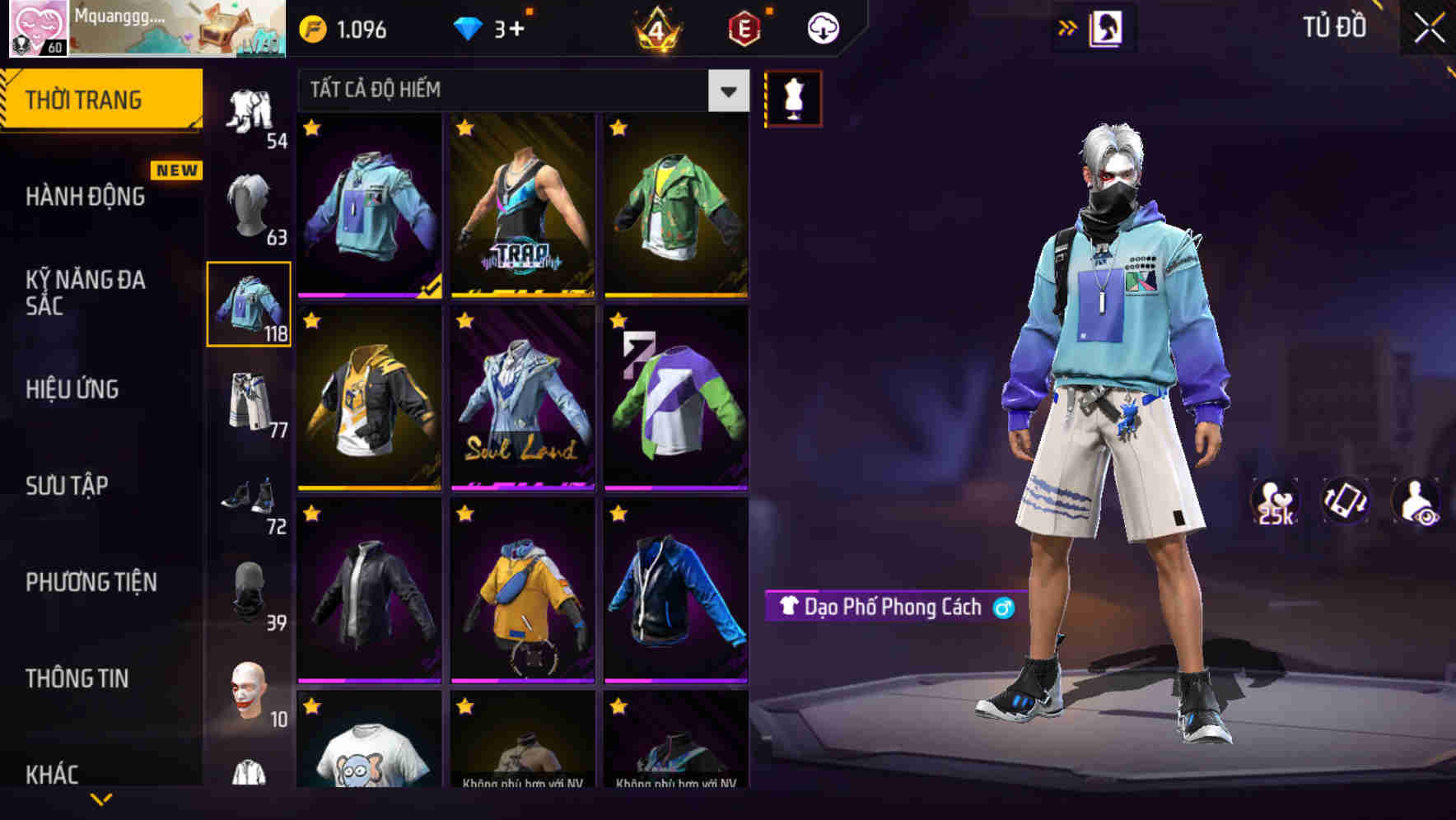This screenshot has width=1456, height=820.
Task: Select the Soul Land jacket thumbnail
Action: tap(521, 401)
